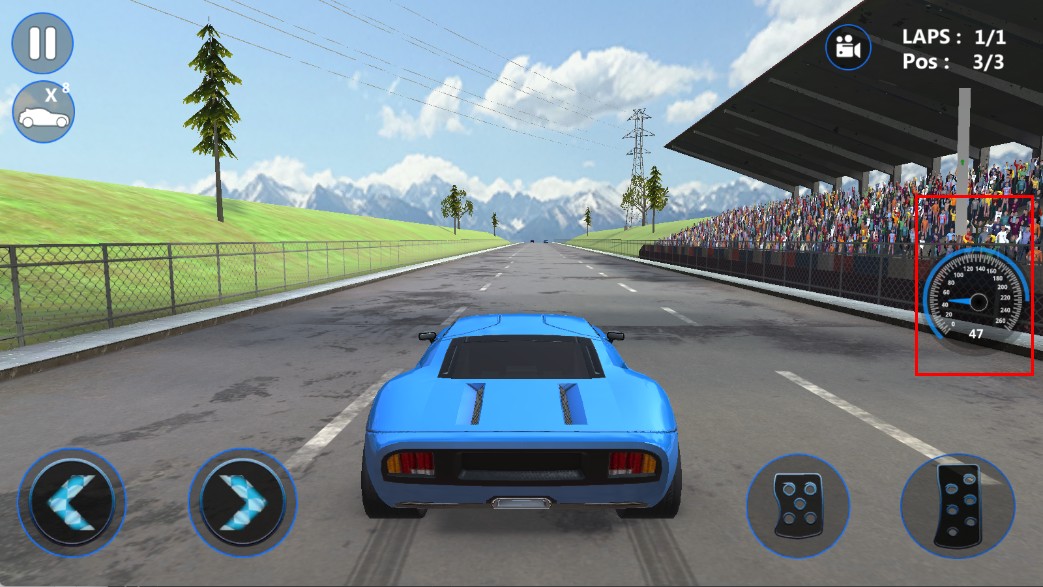Step on the accelerator pedal
This screenshot has height=587, width=1043.
click(957, 505)
